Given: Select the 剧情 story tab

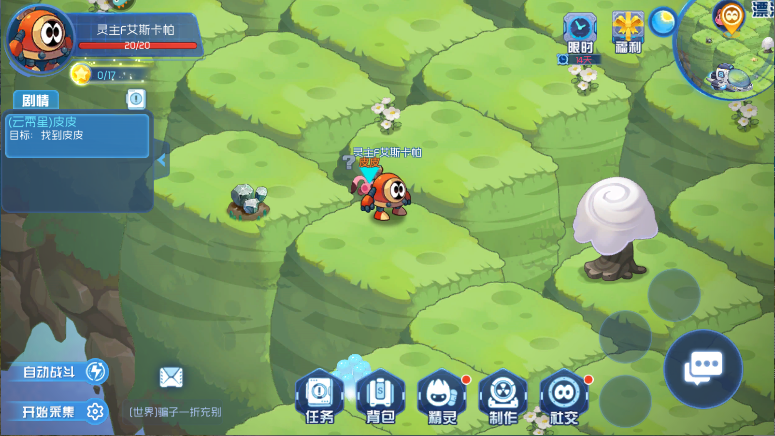Looking at the screenshot, I should (x=35, y=100).
